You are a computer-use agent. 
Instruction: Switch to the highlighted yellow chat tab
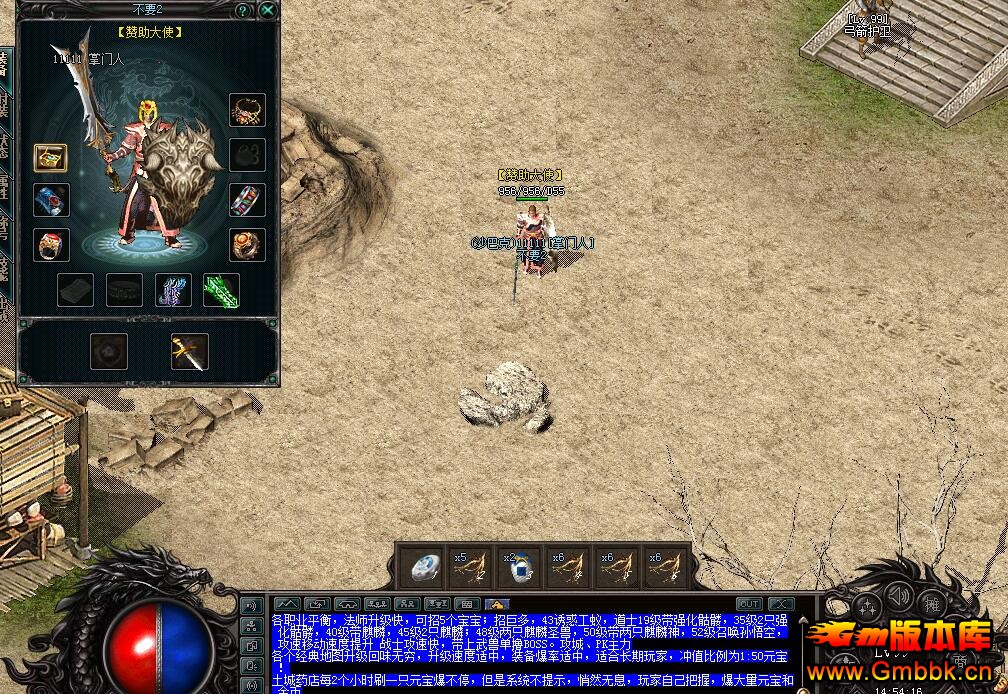pos(497,604)
